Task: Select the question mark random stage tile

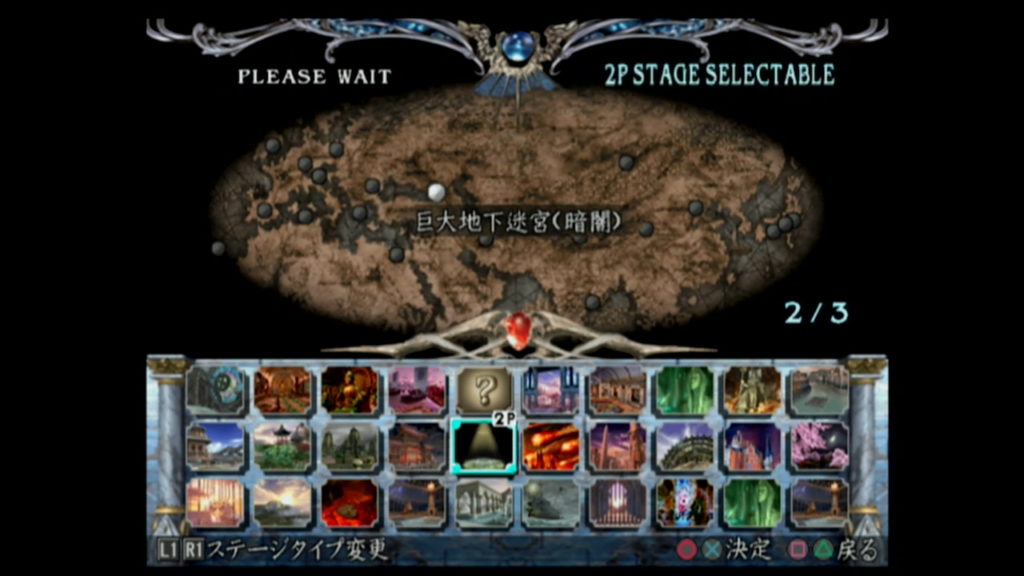Action: coord(485,390)
